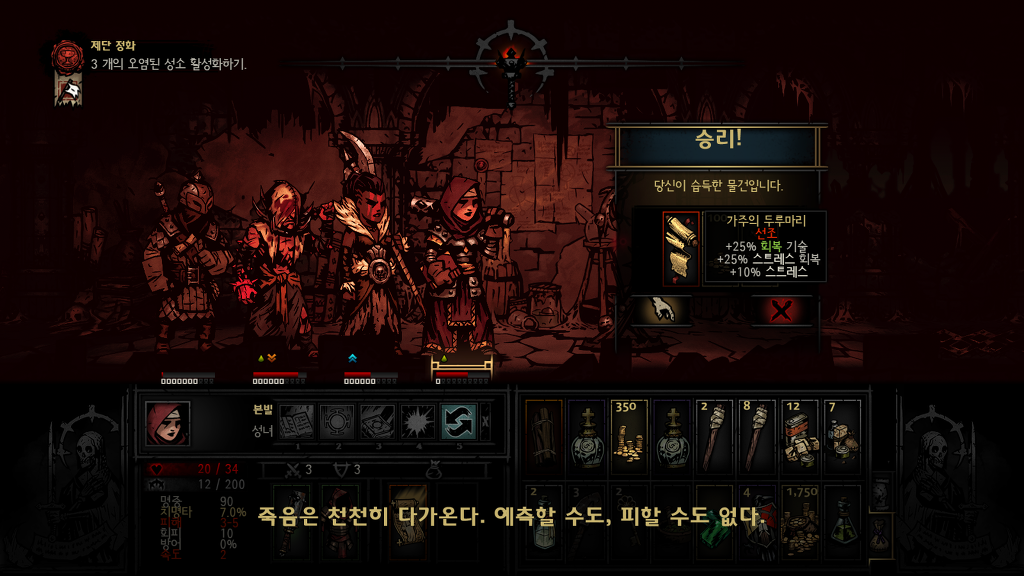Pick up the Ancestor's Scroll trinket

680,247
